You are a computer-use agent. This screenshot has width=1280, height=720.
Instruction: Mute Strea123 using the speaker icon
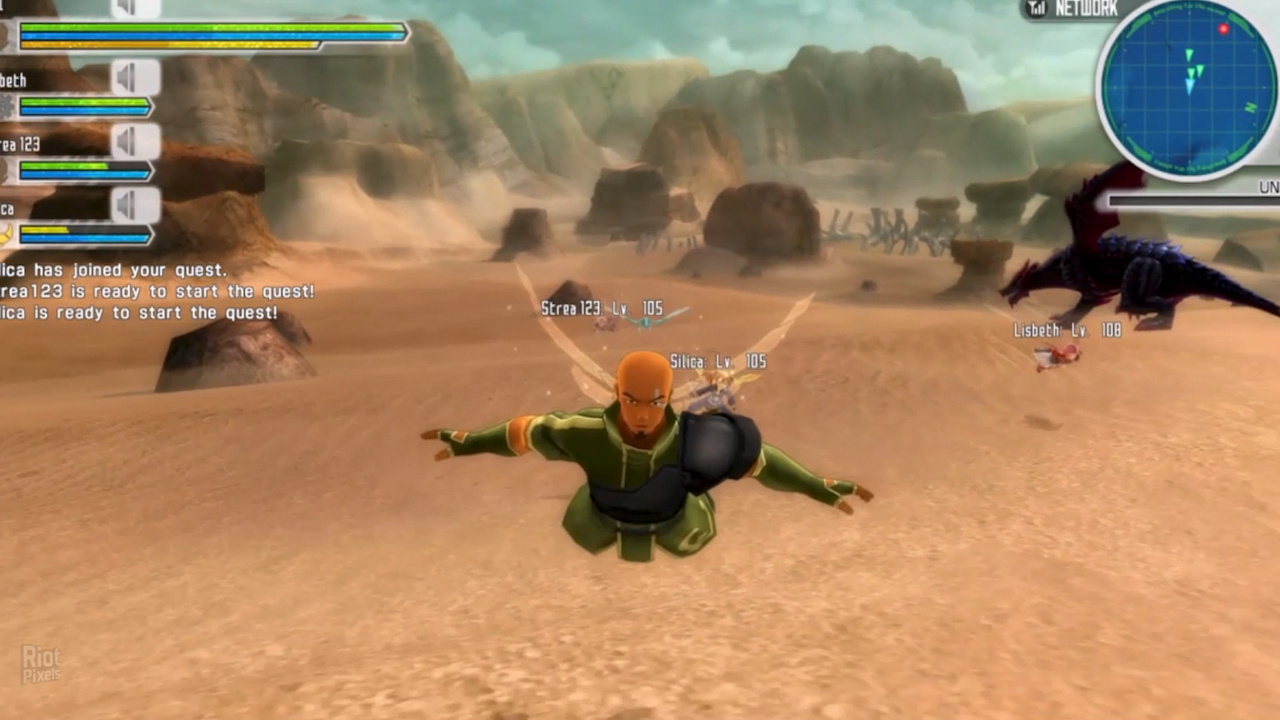point(135,141)
